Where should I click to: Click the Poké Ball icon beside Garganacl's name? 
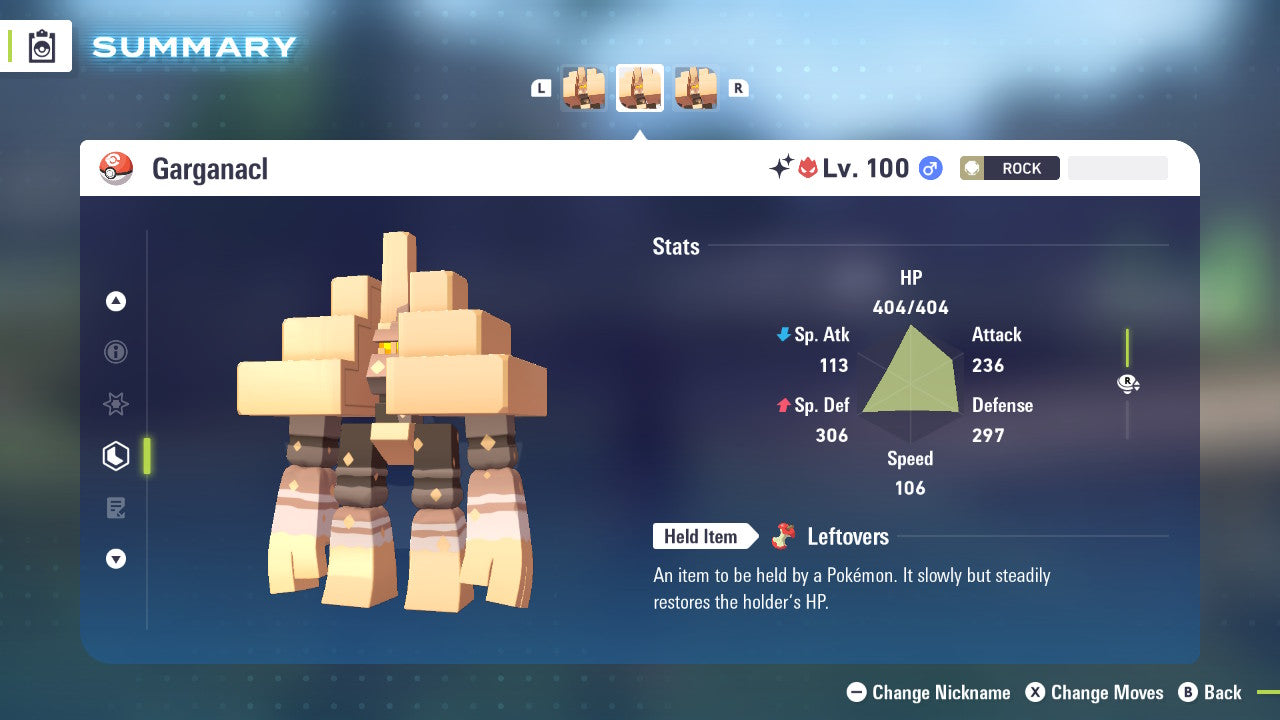pyautogui.click(x=116, y=168)
